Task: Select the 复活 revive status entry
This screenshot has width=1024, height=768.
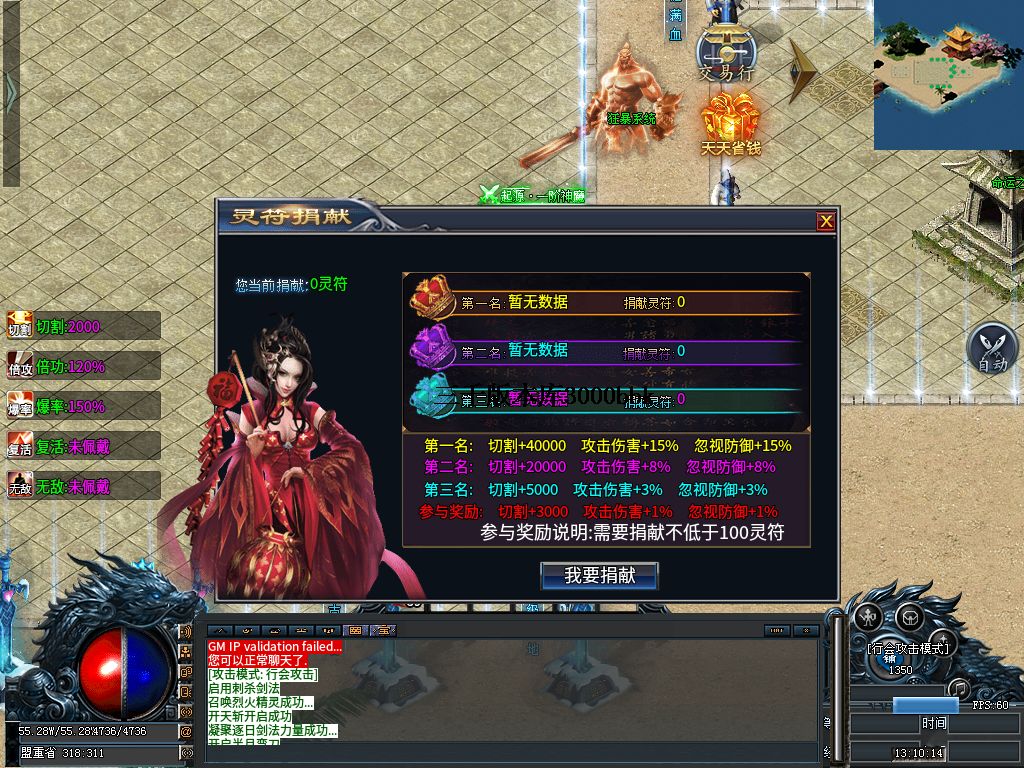Action: pos(84,446)
